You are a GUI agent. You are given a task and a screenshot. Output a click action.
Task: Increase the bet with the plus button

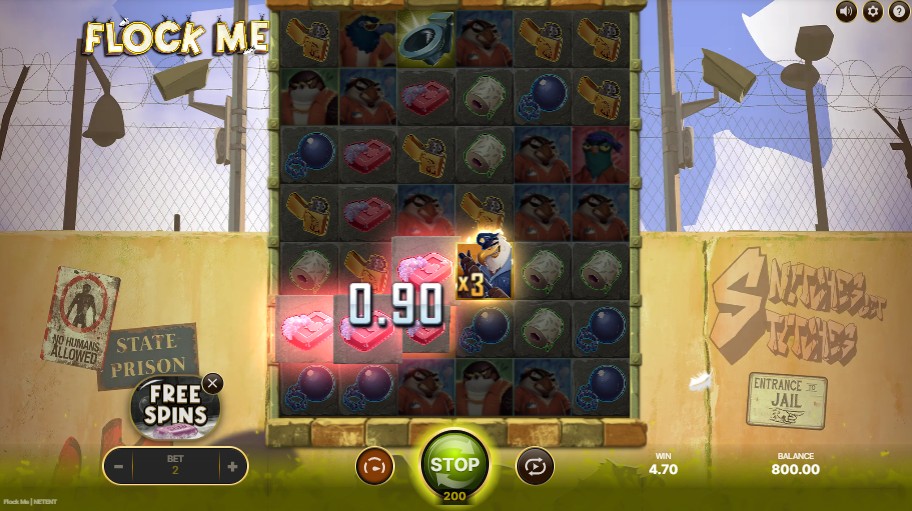(232, 466)
